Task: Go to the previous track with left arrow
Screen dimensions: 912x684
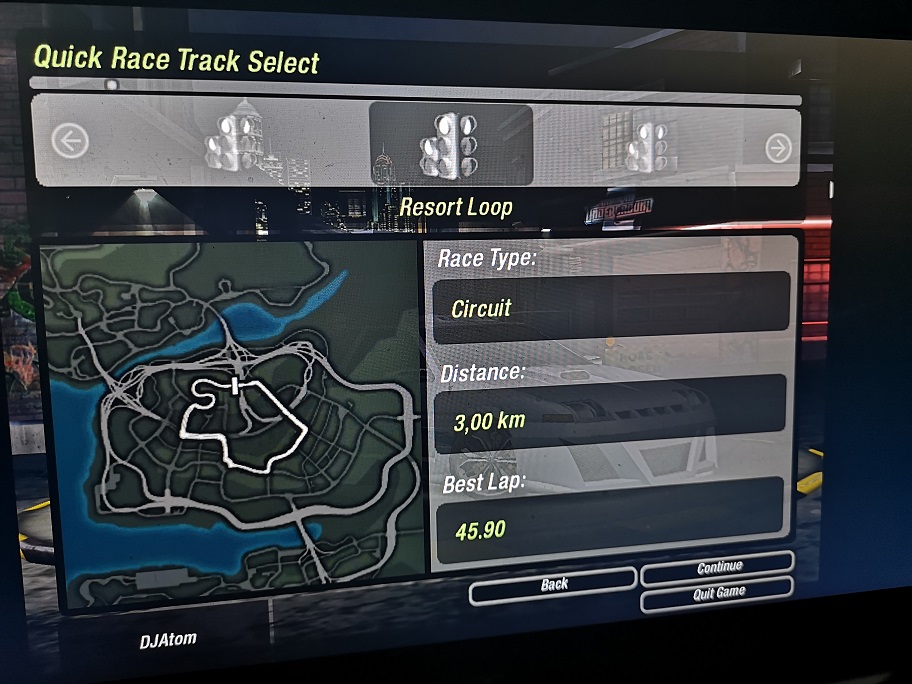Action: coord(69,141)
